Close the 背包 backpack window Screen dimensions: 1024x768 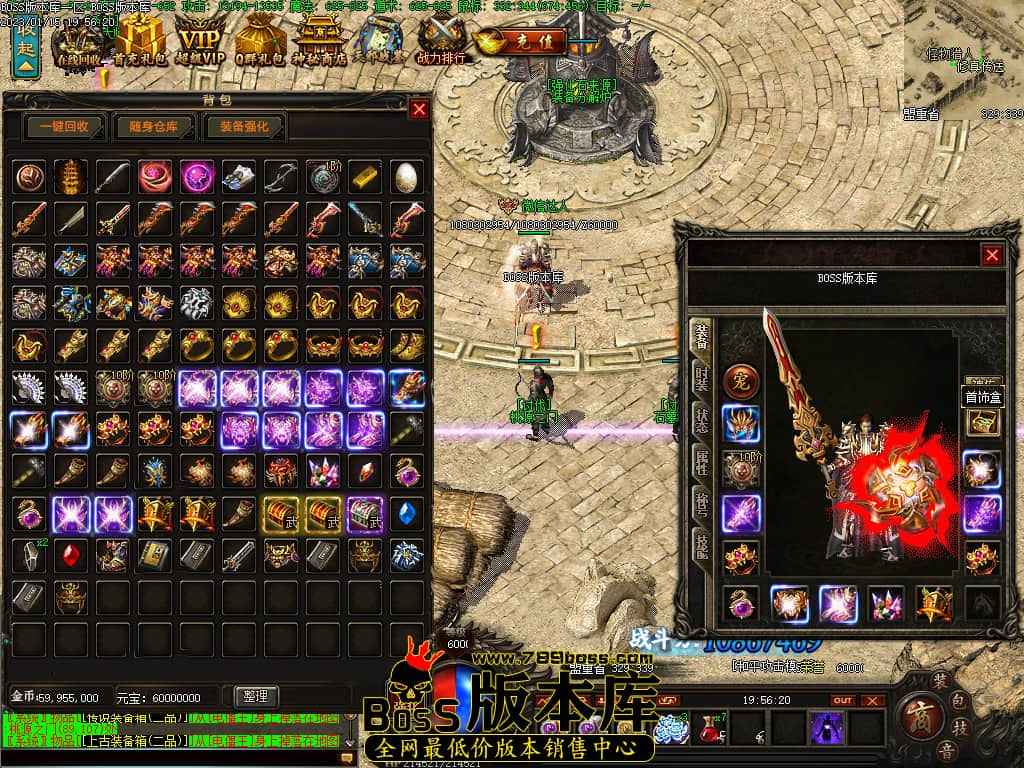click(419, 109)
